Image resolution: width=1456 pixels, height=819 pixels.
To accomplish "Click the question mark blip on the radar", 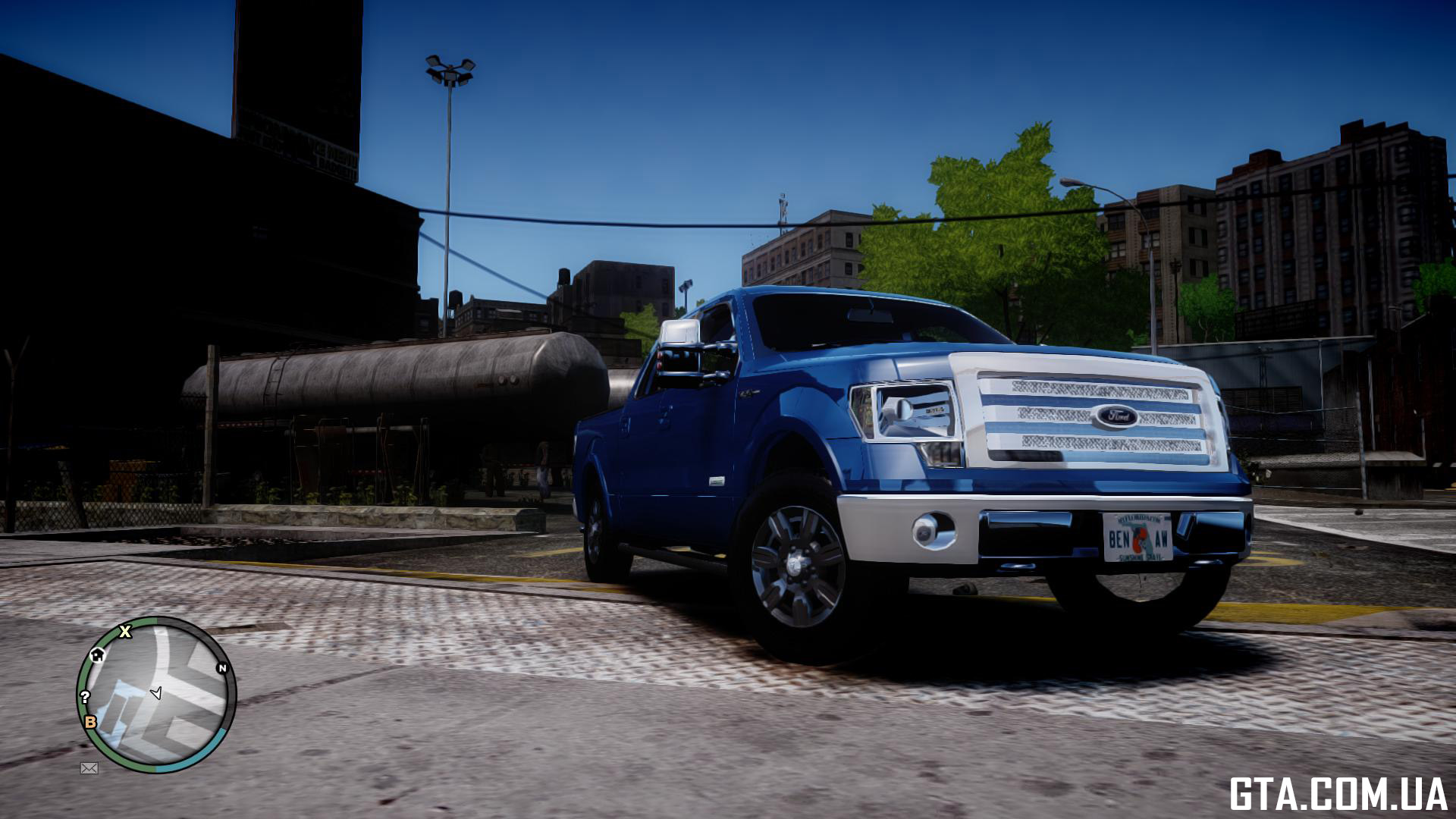I will point(85,697).
